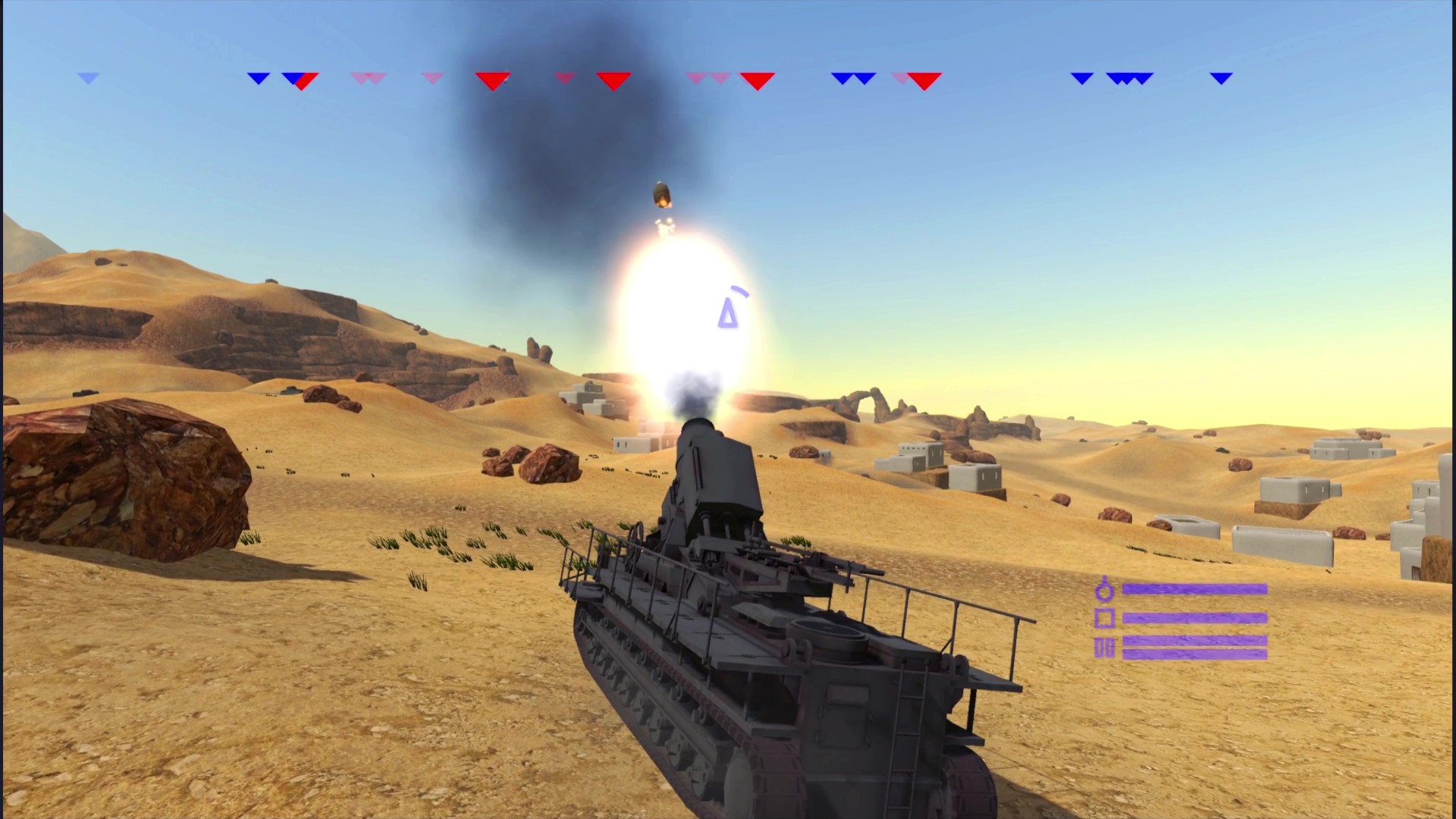This screenshot has width=1456, height=819.
Task: Click the dual-shell ammo icon at bottom right
Action: [x=1106, y=647]
